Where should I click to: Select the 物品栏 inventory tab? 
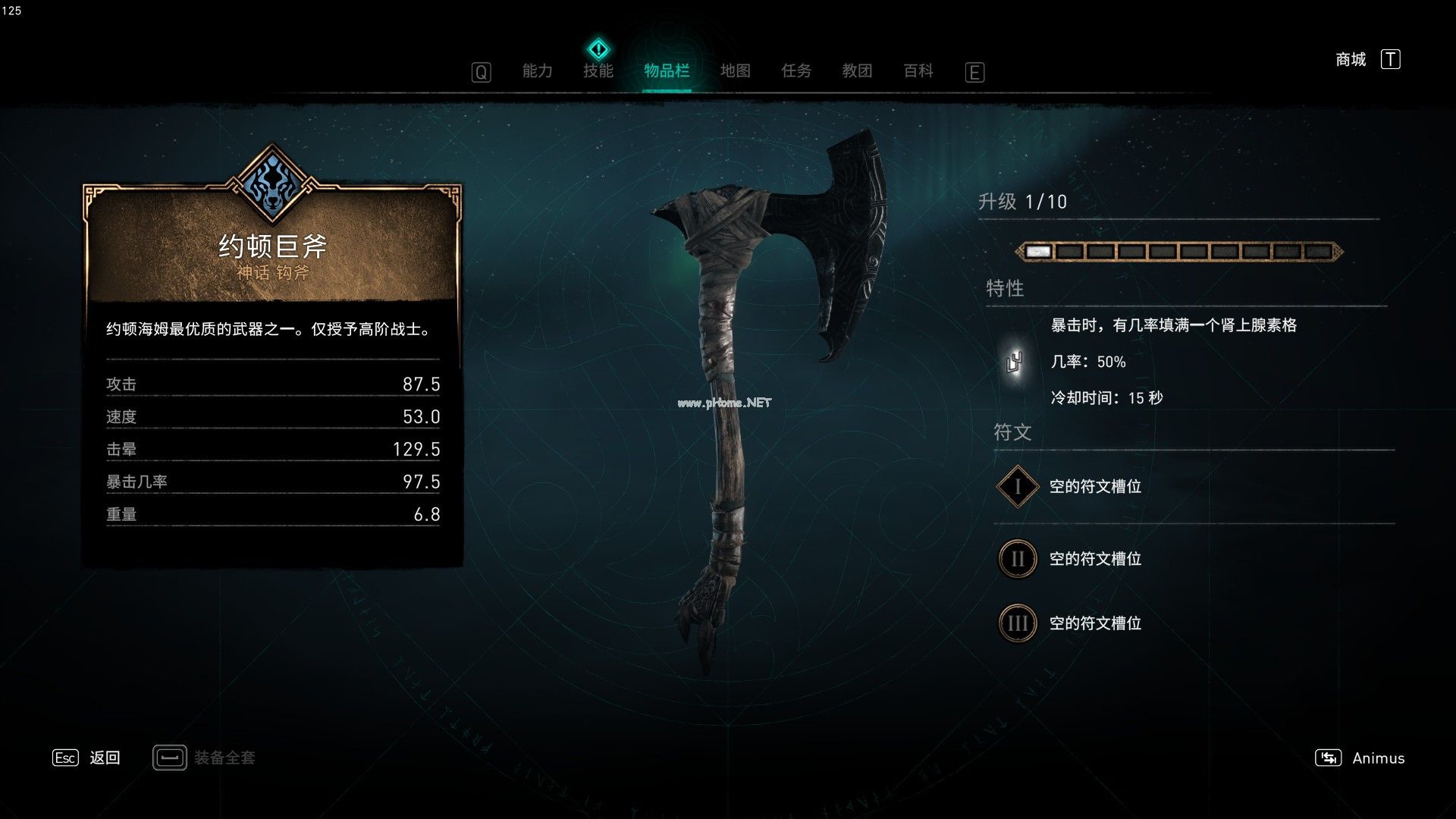coord(667,71)
